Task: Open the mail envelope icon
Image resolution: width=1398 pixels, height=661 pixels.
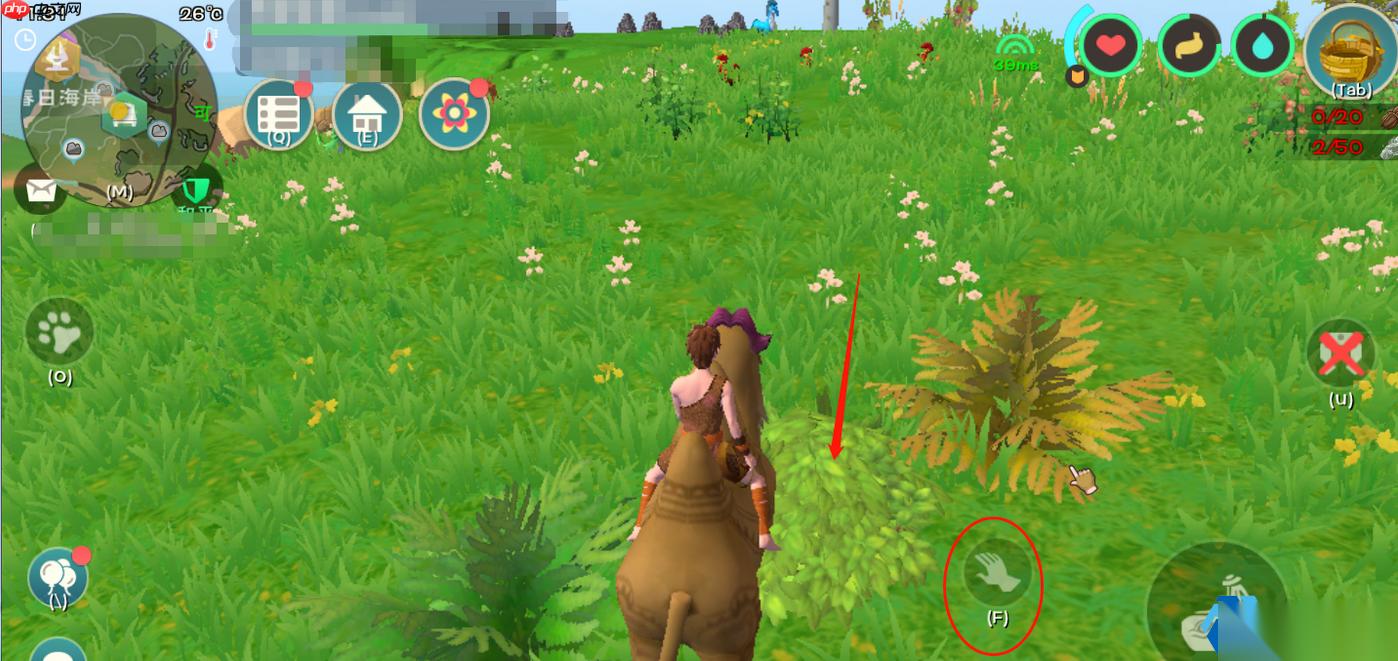Action: point(41,191)
